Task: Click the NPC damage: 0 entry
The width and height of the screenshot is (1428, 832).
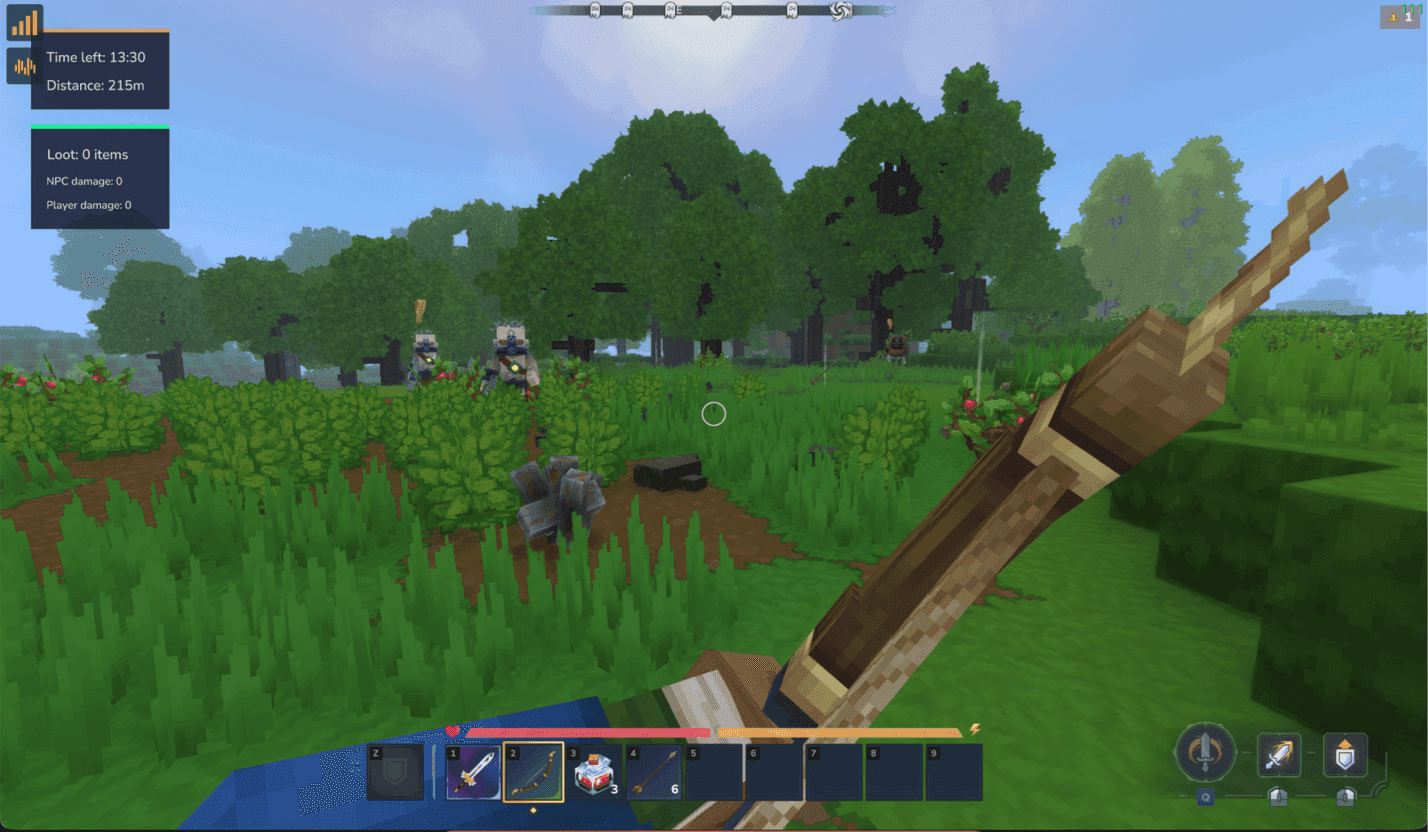Action: [88, 181]
